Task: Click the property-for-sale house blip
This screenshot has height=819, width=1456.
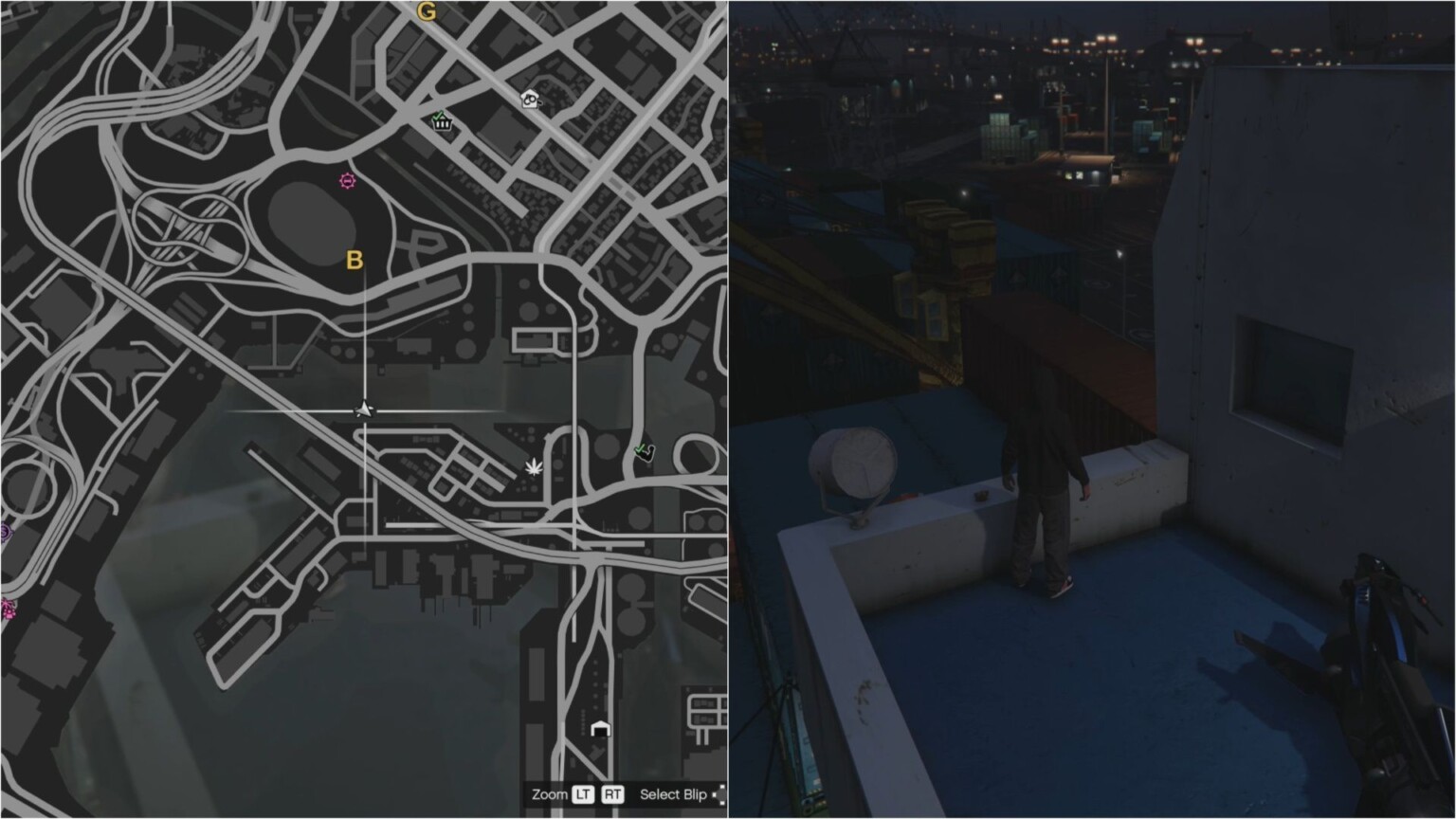Action: pyautogui.click(x=531, y=99)
